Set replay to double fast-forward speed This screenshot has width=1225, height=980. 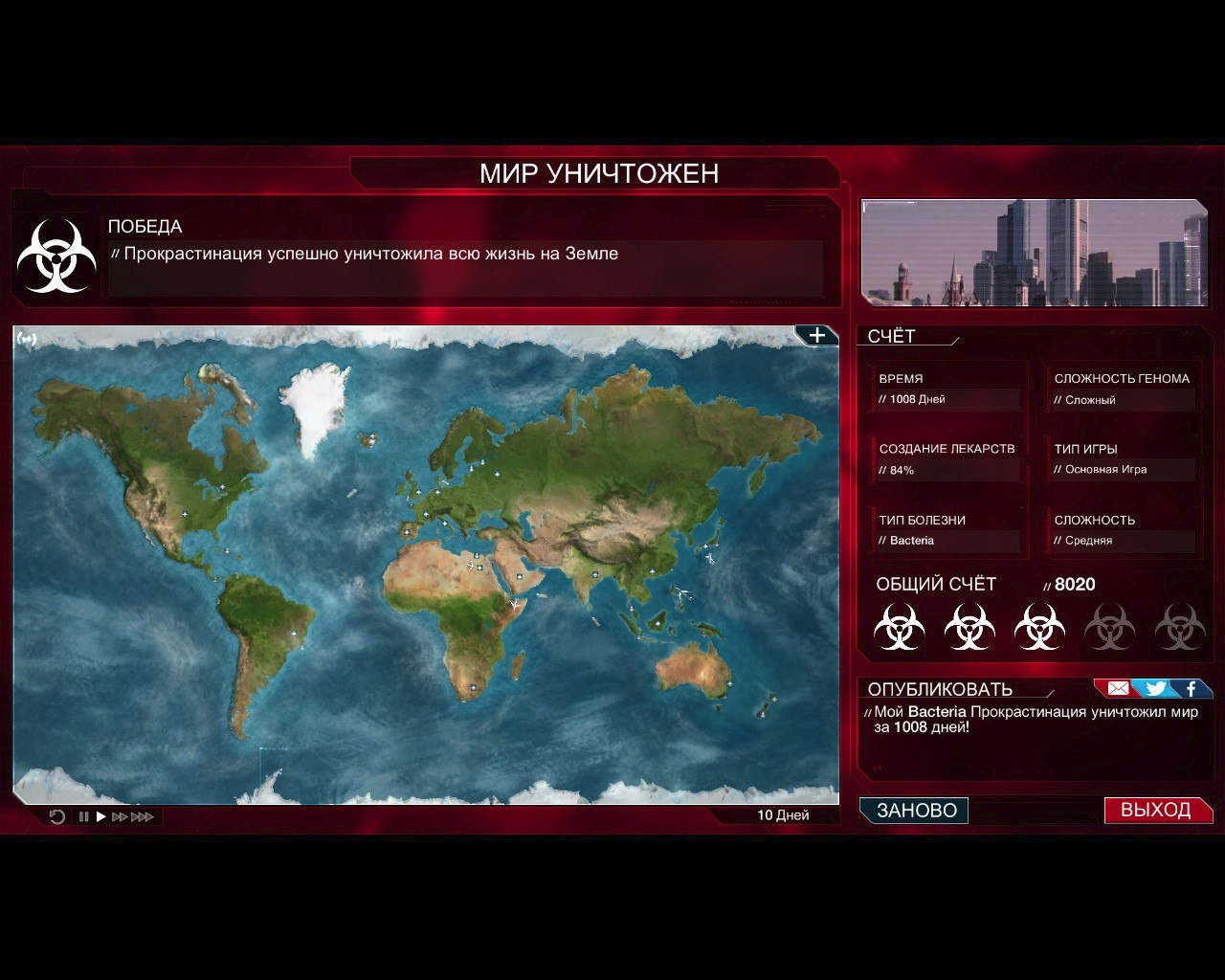point(120,816)
